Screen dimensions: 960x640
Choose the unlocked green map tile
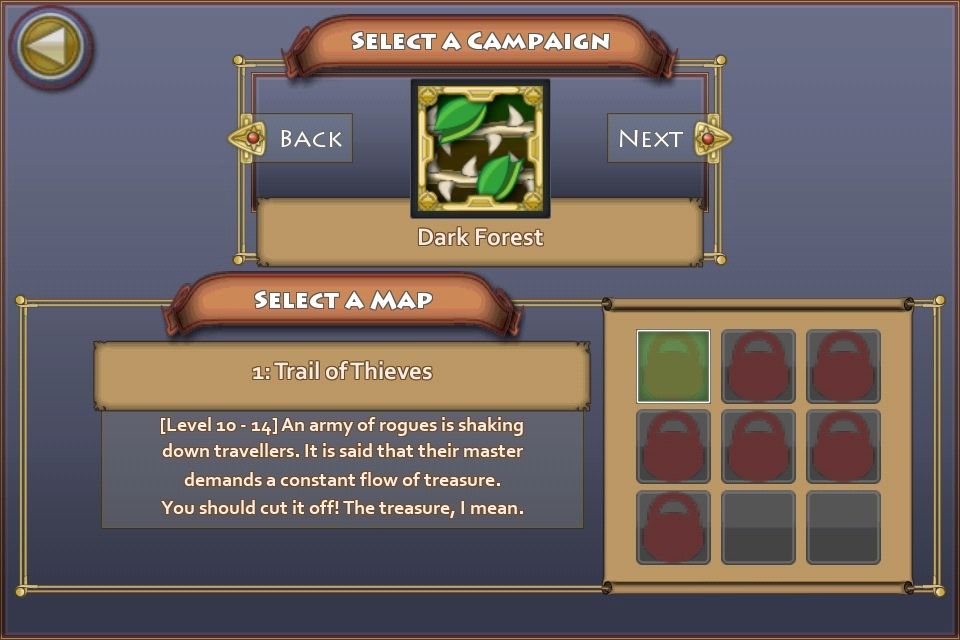(x=673, y=366)
